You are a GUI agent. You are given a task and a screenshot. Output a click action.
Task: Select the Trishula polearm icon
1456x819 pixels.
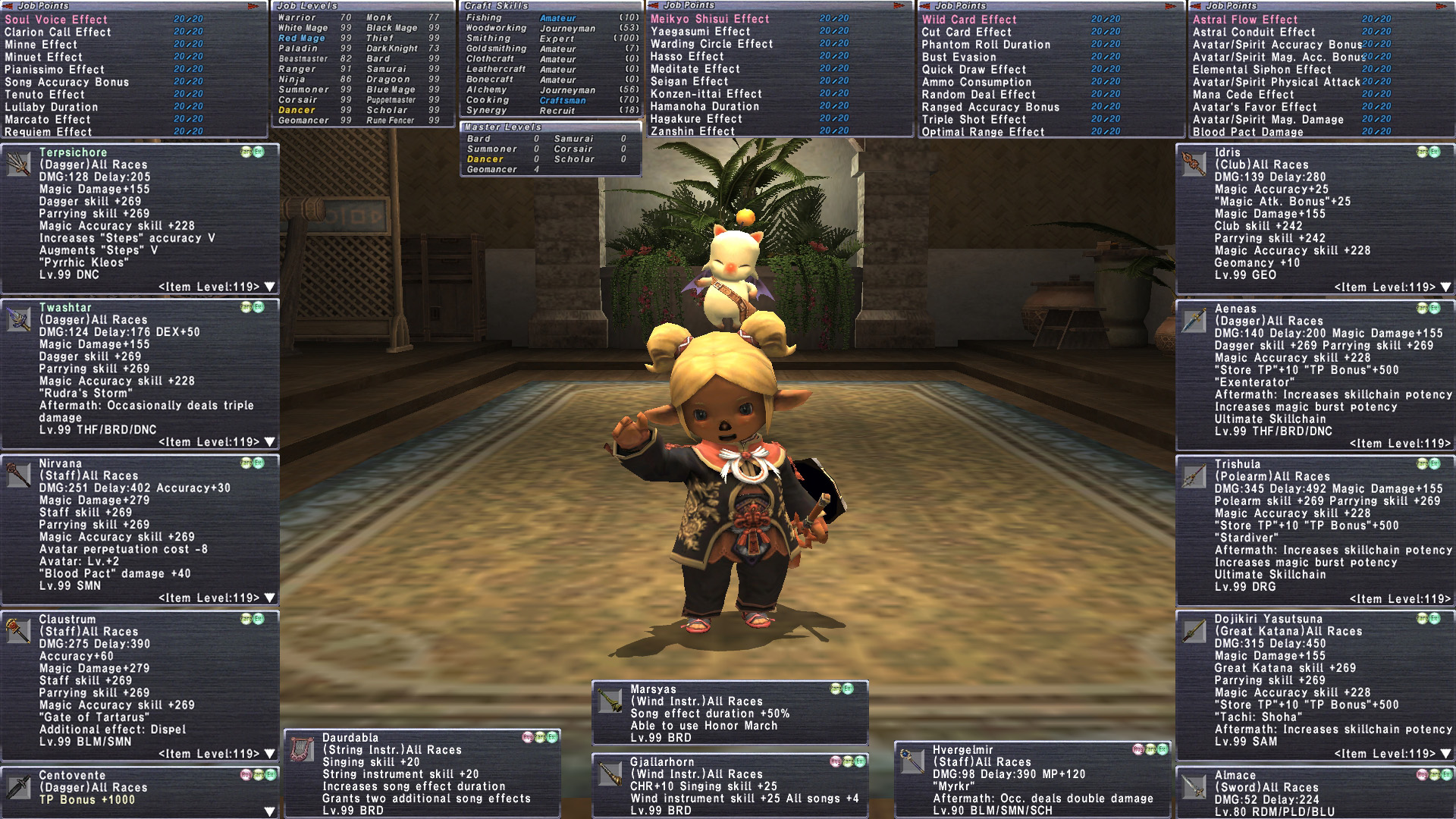coord(1194,475)
